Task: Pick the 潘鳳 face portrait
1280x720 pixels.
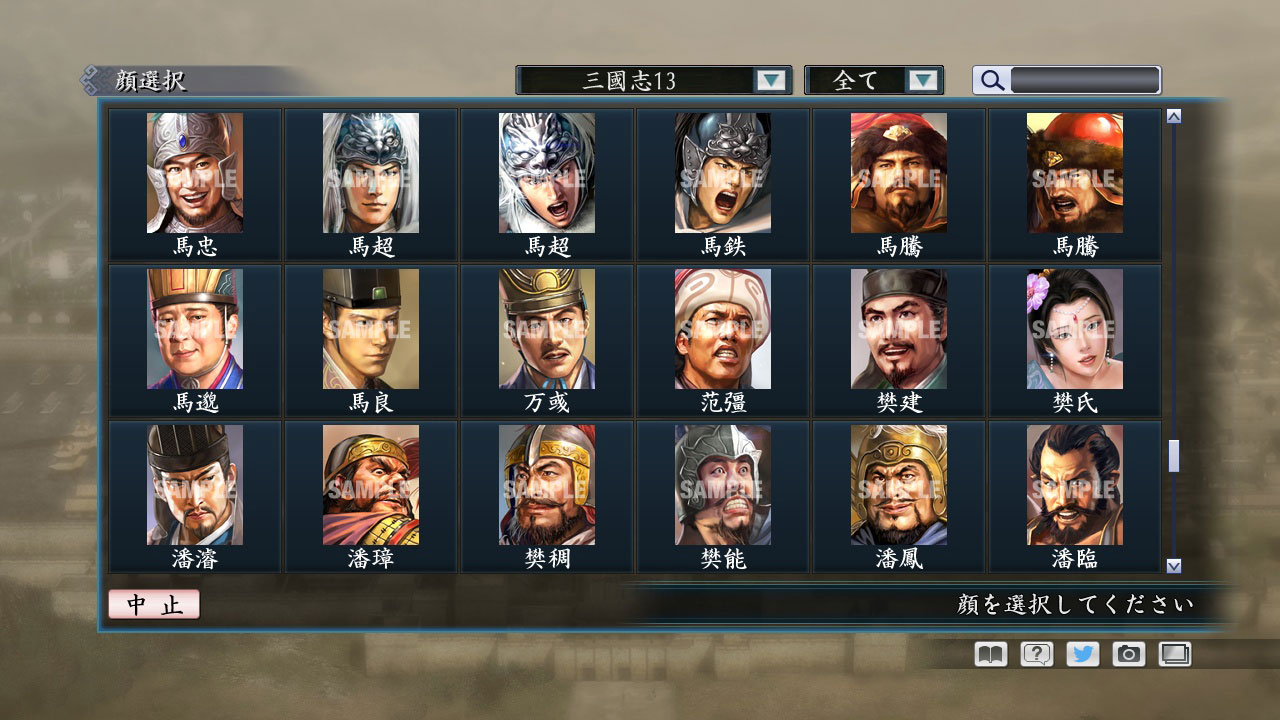Action: point(898,483)
